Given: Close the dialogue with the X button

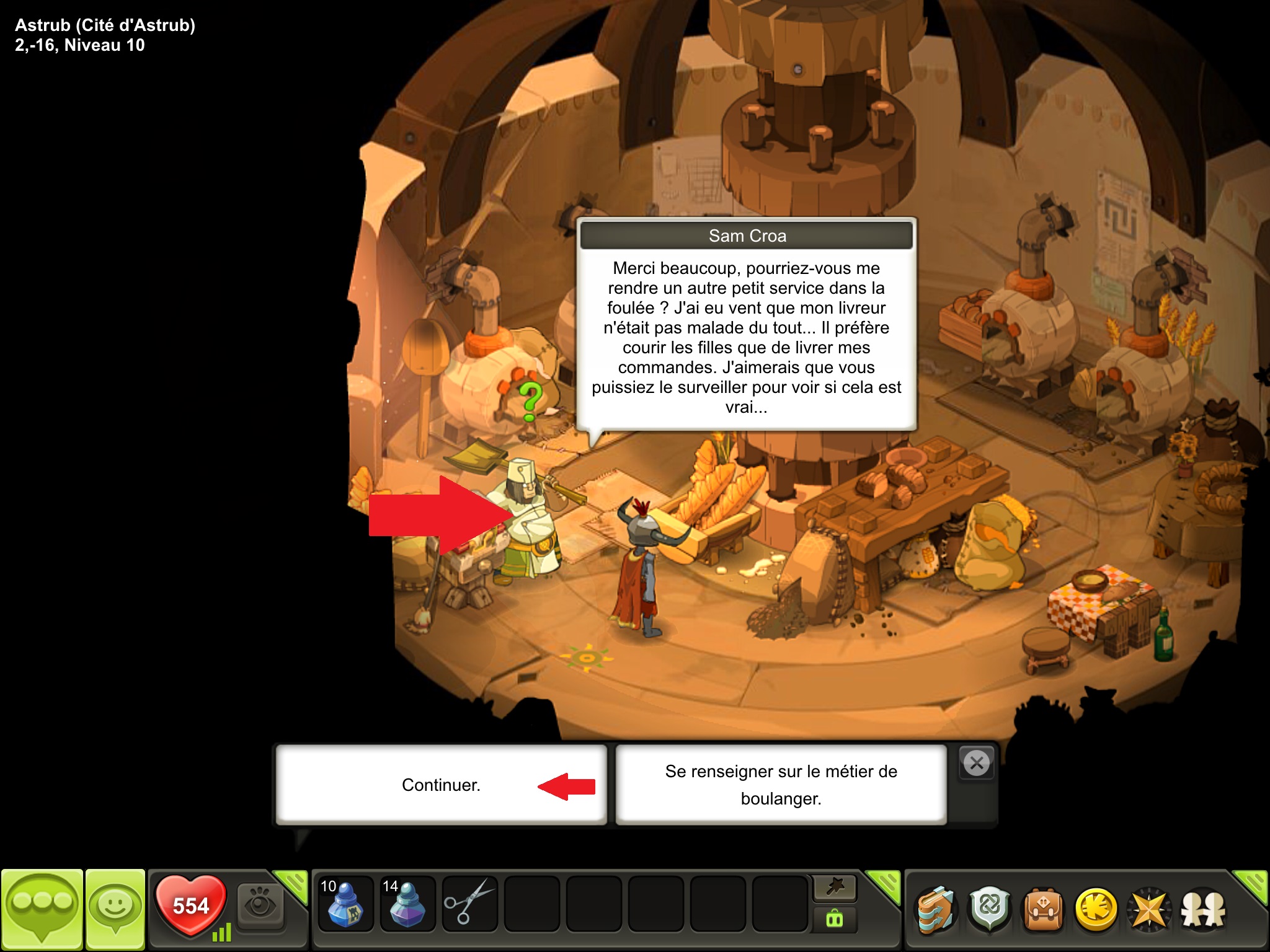Looking at the screenshot, I should (x=977, y=763).
